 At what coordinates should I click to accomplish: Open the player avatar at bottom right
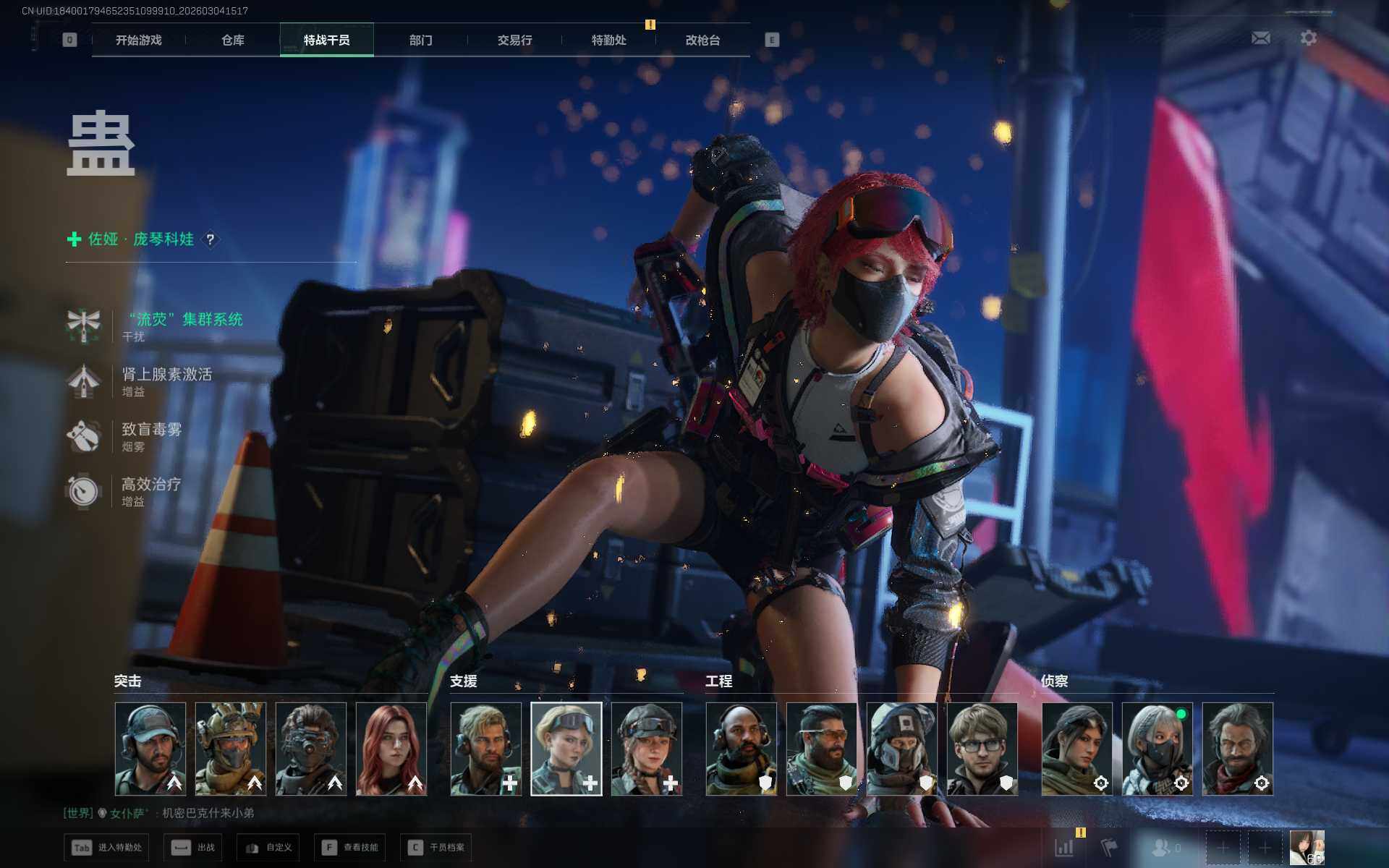coord(1307,848)
